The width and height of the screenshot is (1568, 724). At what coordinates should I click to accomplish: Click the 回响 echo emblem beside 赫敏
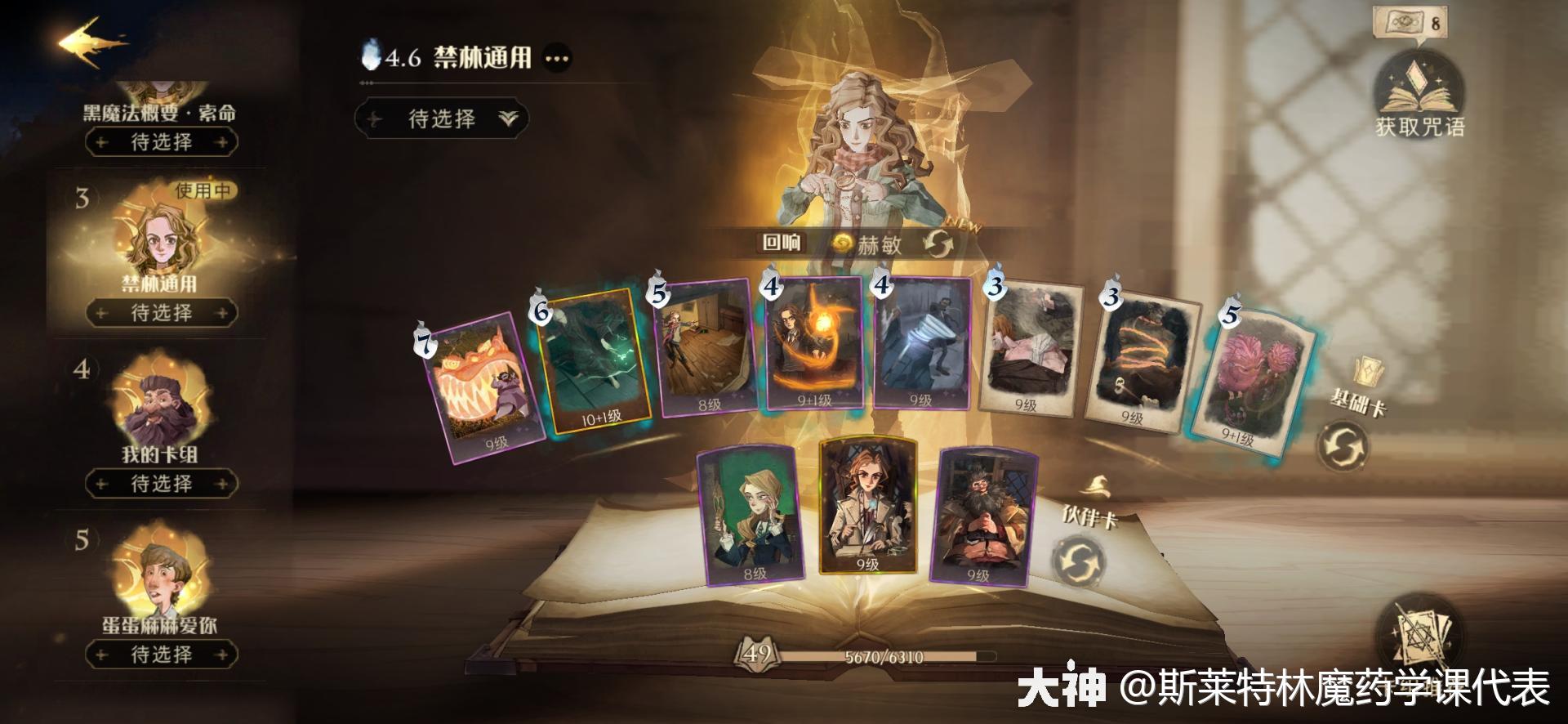780,244
